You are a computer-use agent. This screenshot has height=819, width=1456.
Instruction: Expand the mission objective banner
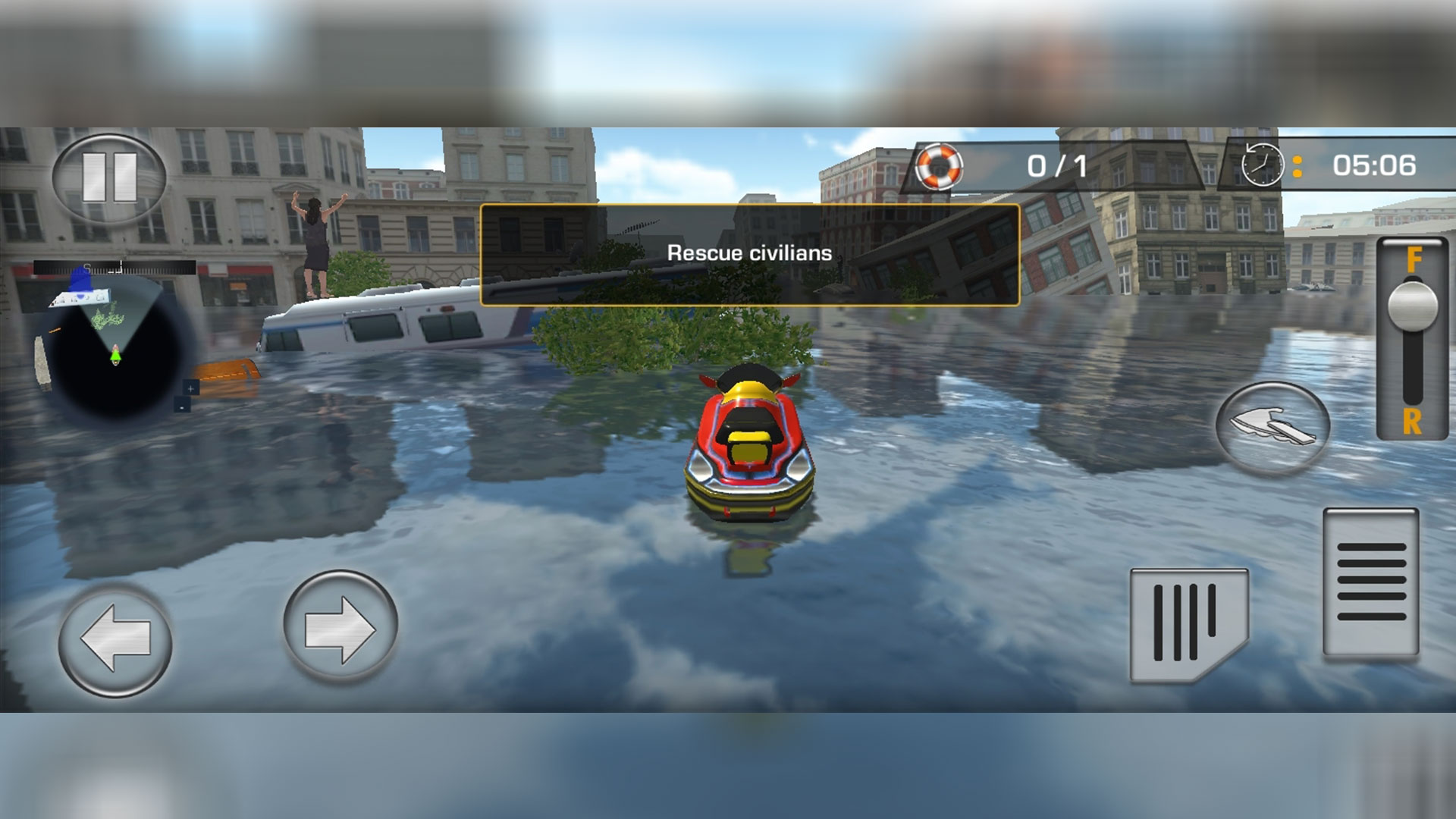(x=751, y=254)
